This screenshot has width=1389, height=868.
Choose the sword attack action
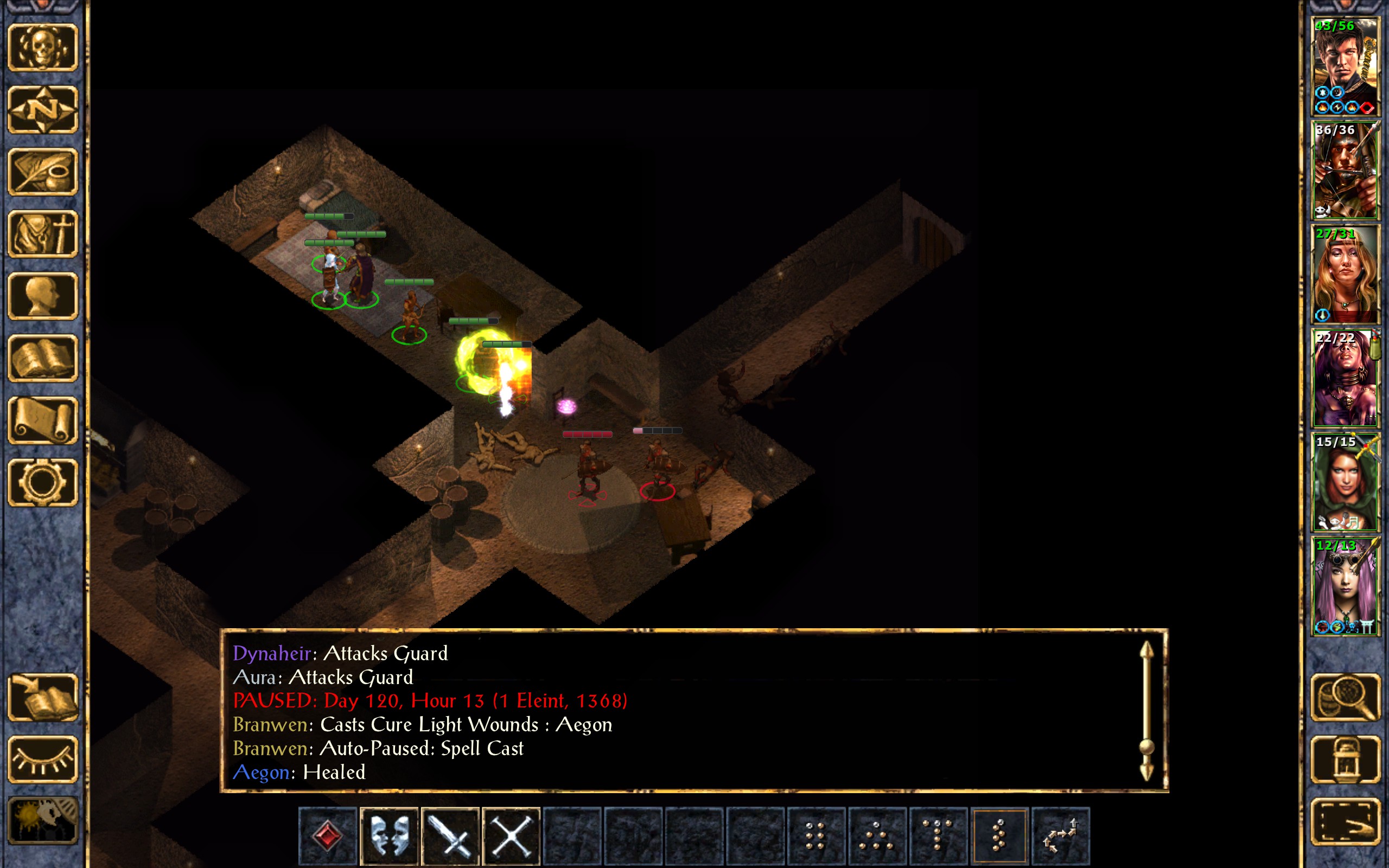450,836
